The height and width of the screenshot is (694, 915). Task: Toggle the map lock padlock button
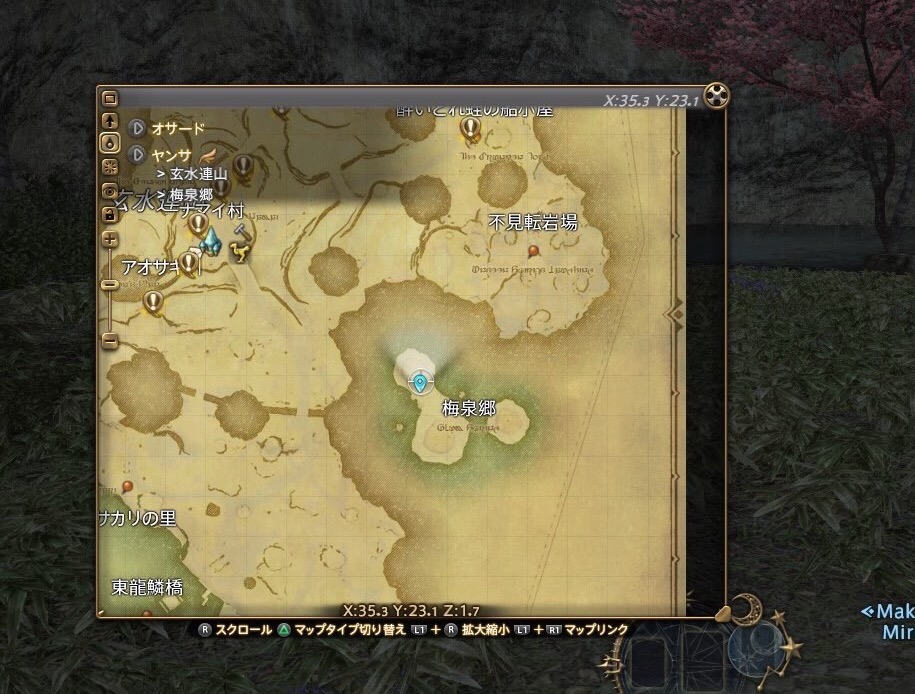(x=110, y=213)
